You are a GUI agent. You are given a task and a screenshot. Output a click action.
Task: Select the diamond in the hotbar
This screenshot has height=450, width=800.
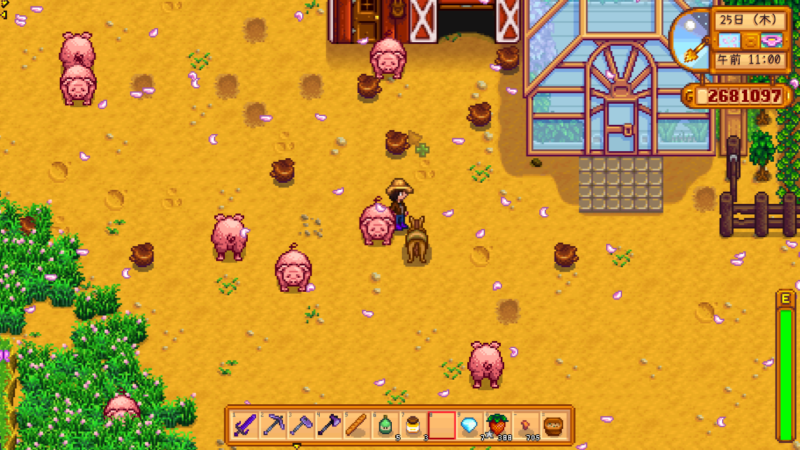[469, 425]
